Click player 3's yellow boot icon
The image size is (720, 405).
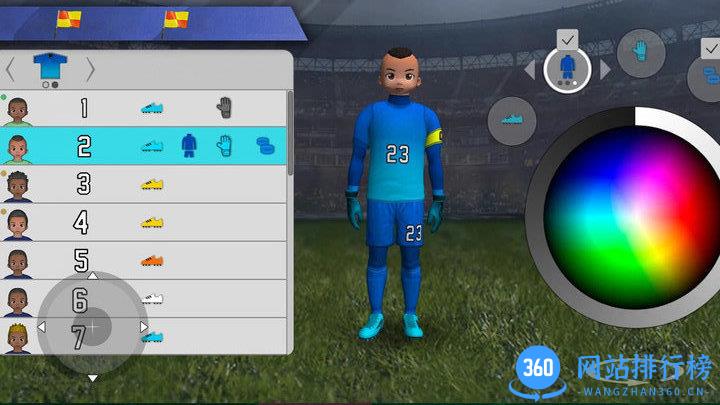pyautogui.click(x=152, y=184)
